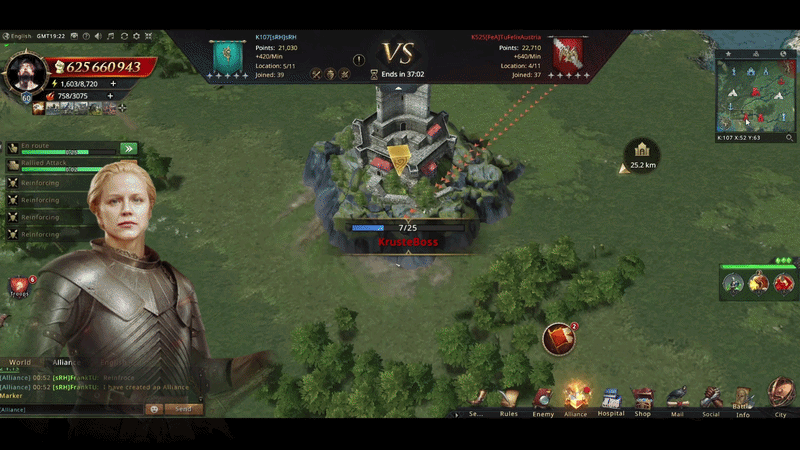Speed up the En route march
Viewport: 800px width, 450px height.
tap(128, 148)
